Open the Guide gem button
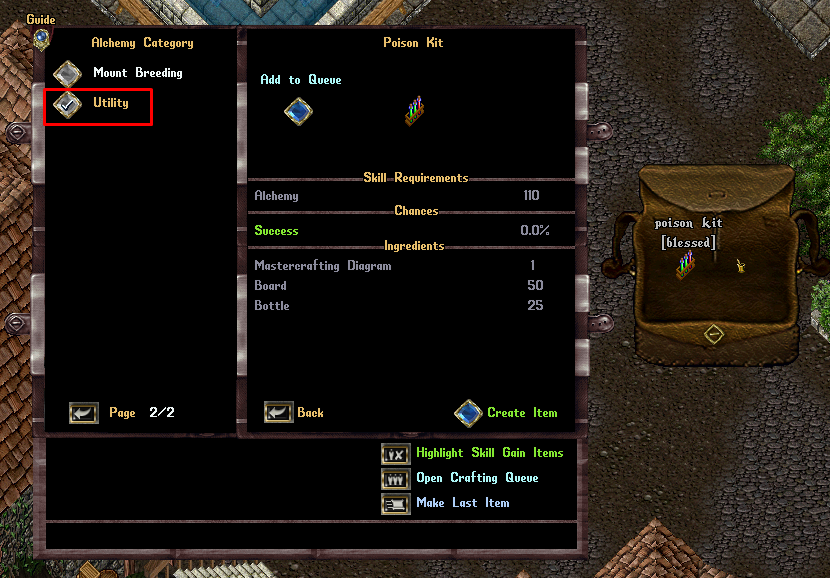The image size is (830, 578). 41,38
